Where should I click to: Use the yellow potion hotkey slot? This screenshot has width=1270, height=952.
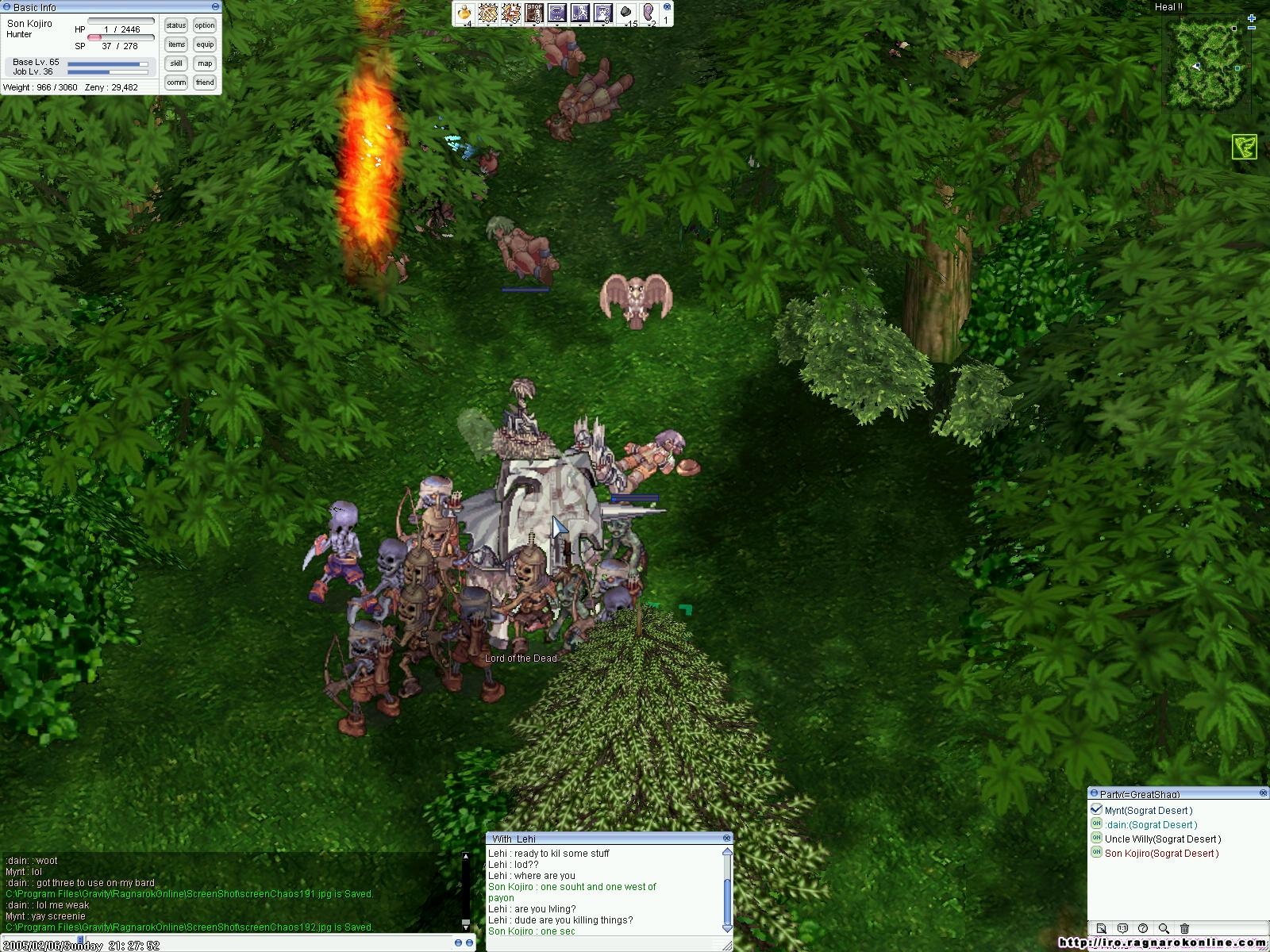pos(464,13)
